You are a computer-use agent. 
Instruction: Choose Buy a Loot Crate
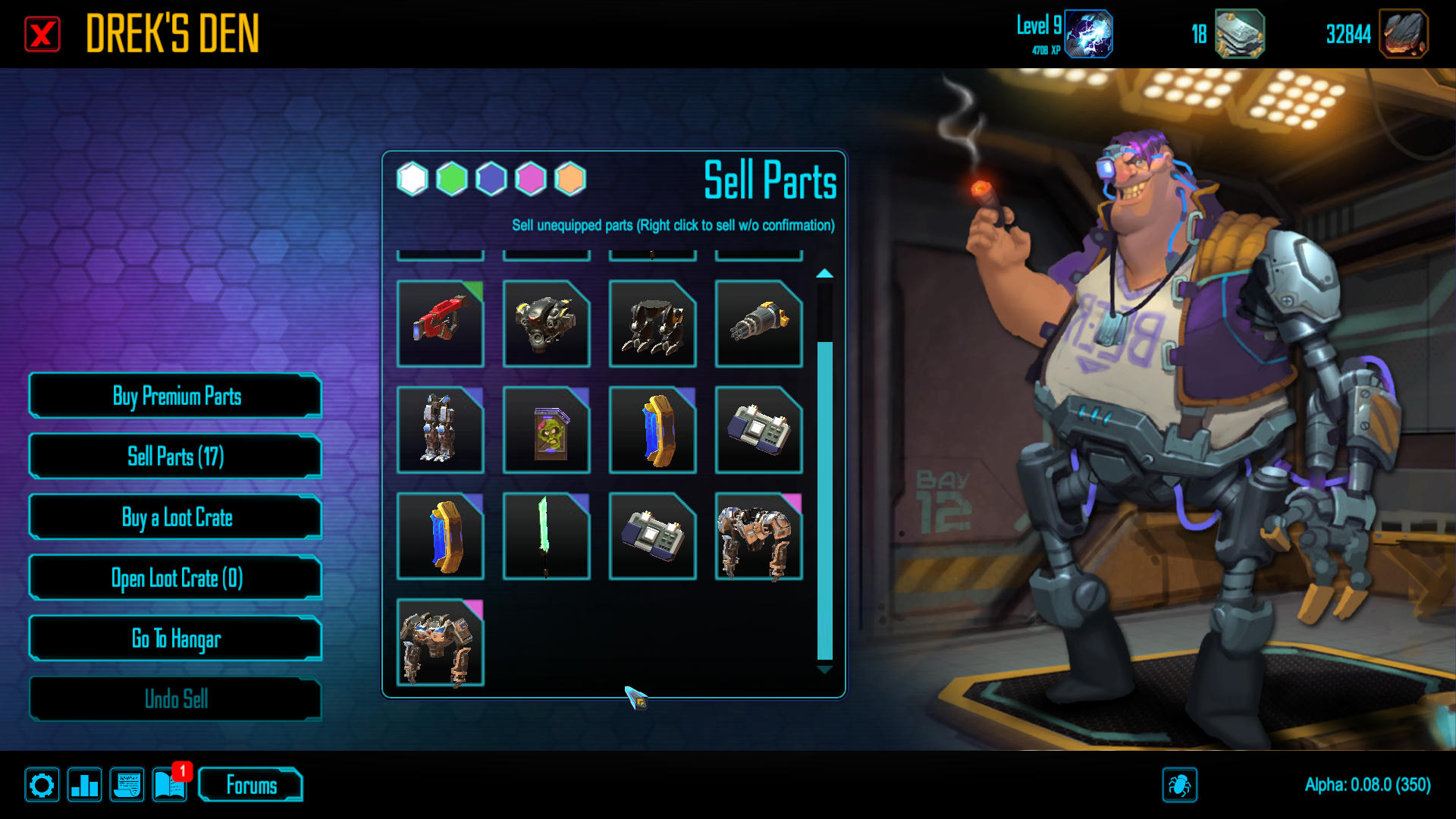176,517
